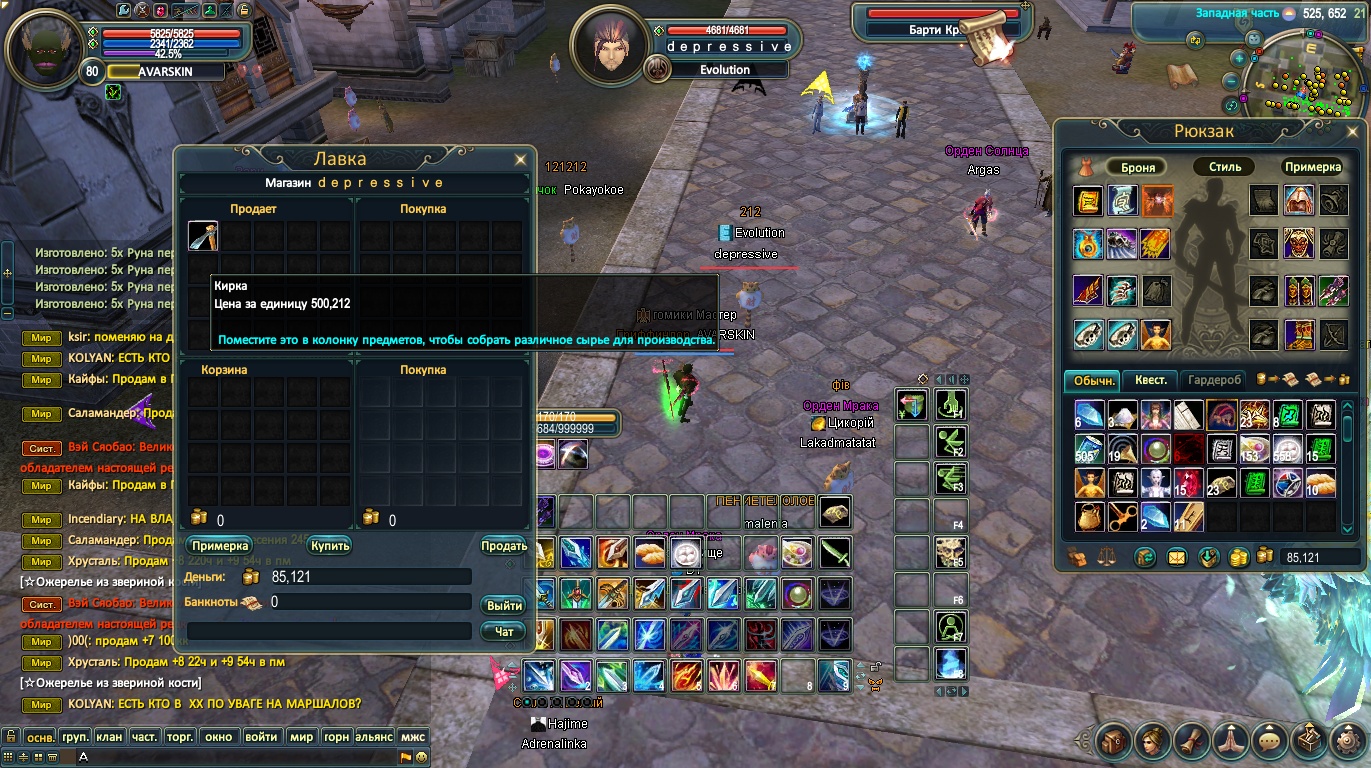This screenshot has height=768, width=1371.
Task: Open Примерка preview in the shop window
Action: [218, 546]
